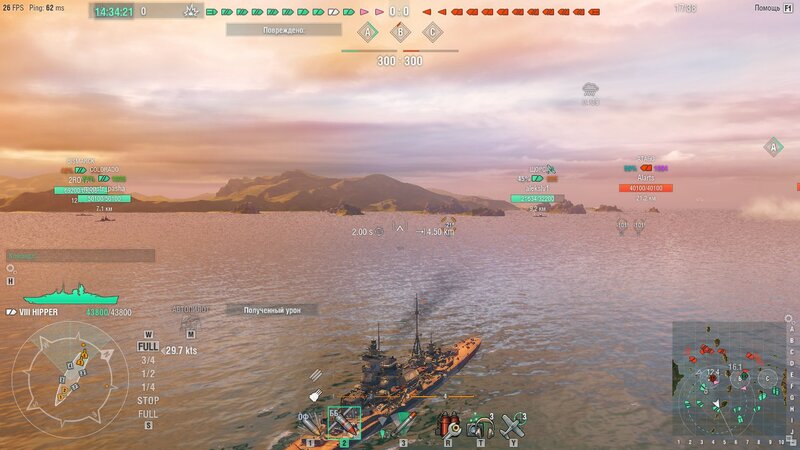Set engine telegraph to 3/4 speed
This screenshot has width=800, height=450.
pos(148,360)
